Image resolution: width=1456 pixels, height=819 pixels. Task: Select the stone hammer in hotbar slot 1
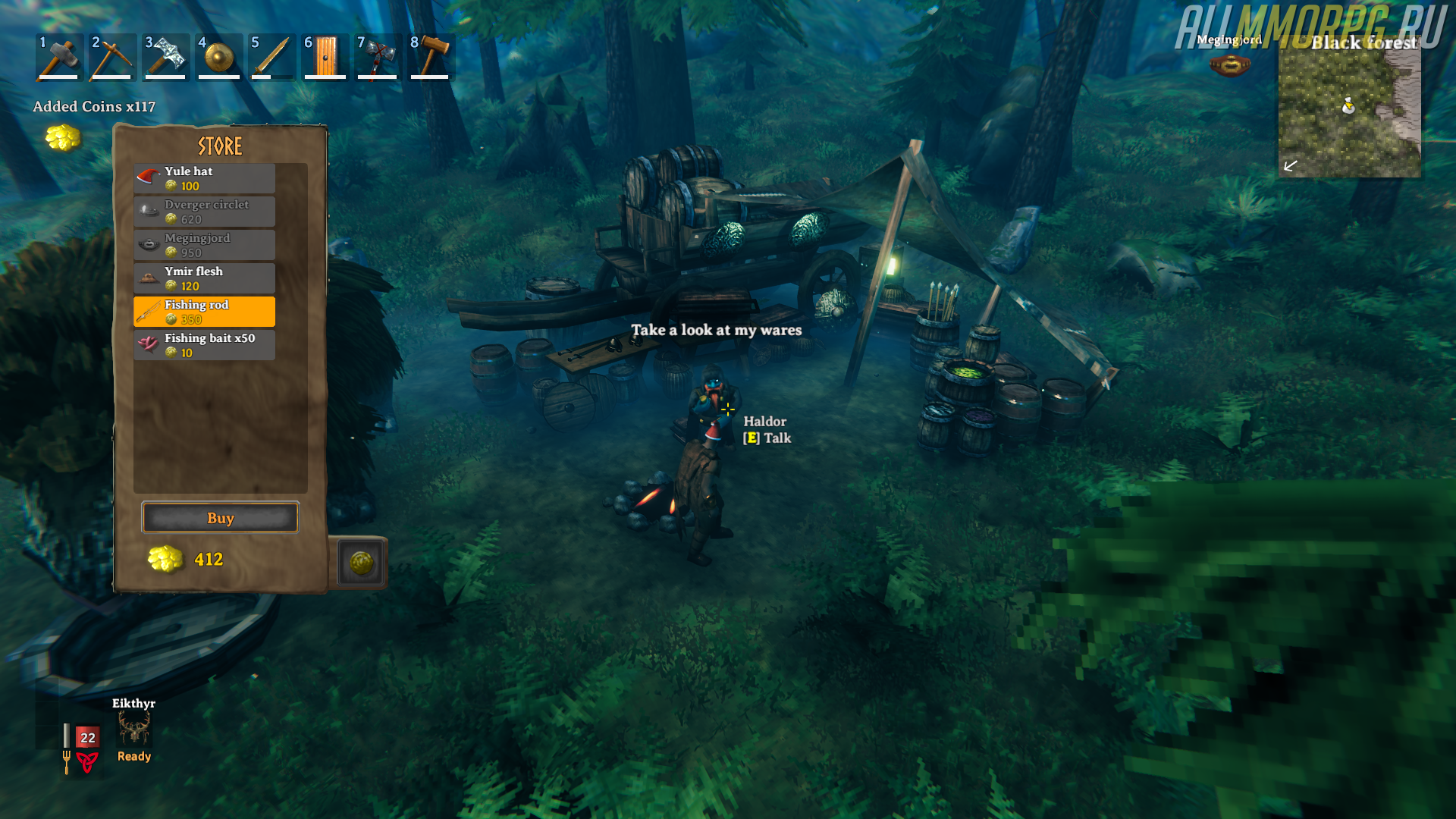[59, 57]
